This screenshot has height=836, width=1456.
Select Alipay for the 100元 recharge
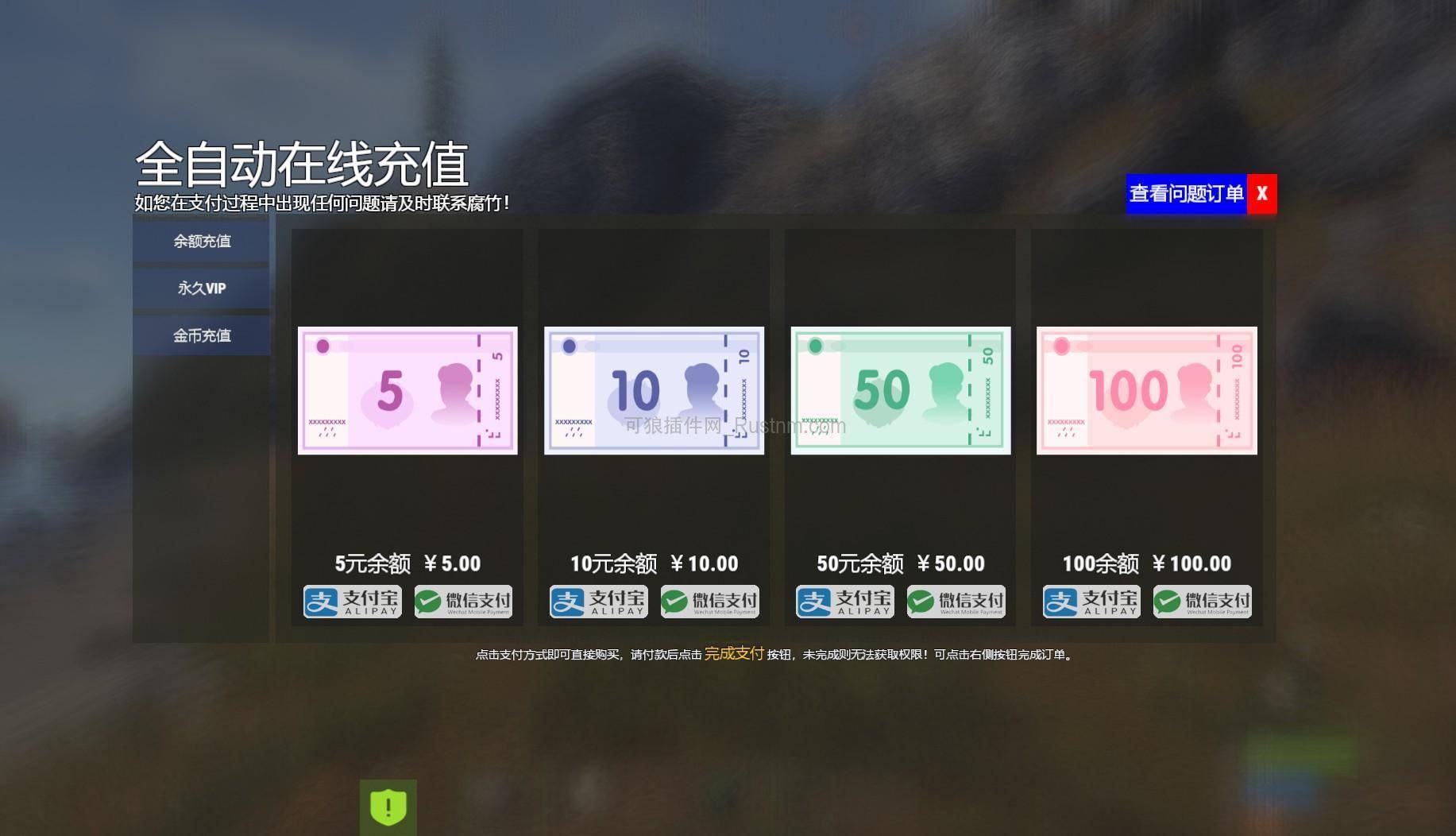click(x=1091, y=602)
